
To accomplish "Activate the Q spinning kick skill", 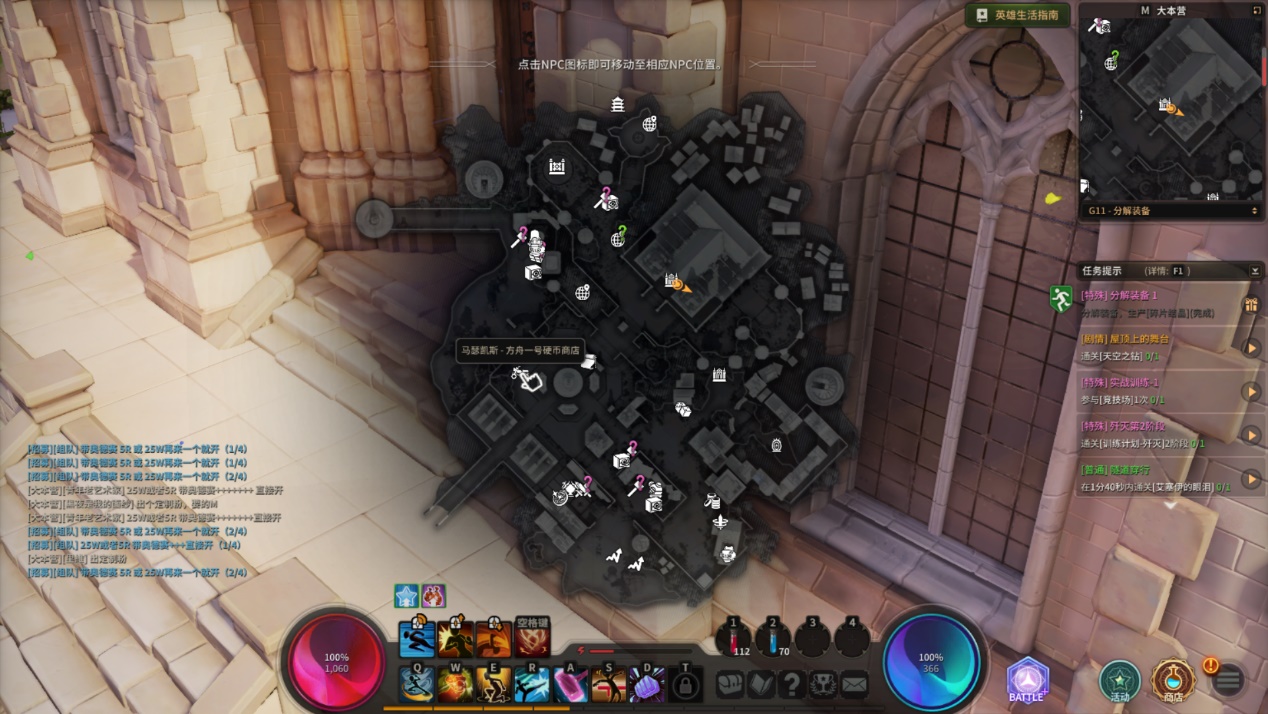I will coord(417,685).
